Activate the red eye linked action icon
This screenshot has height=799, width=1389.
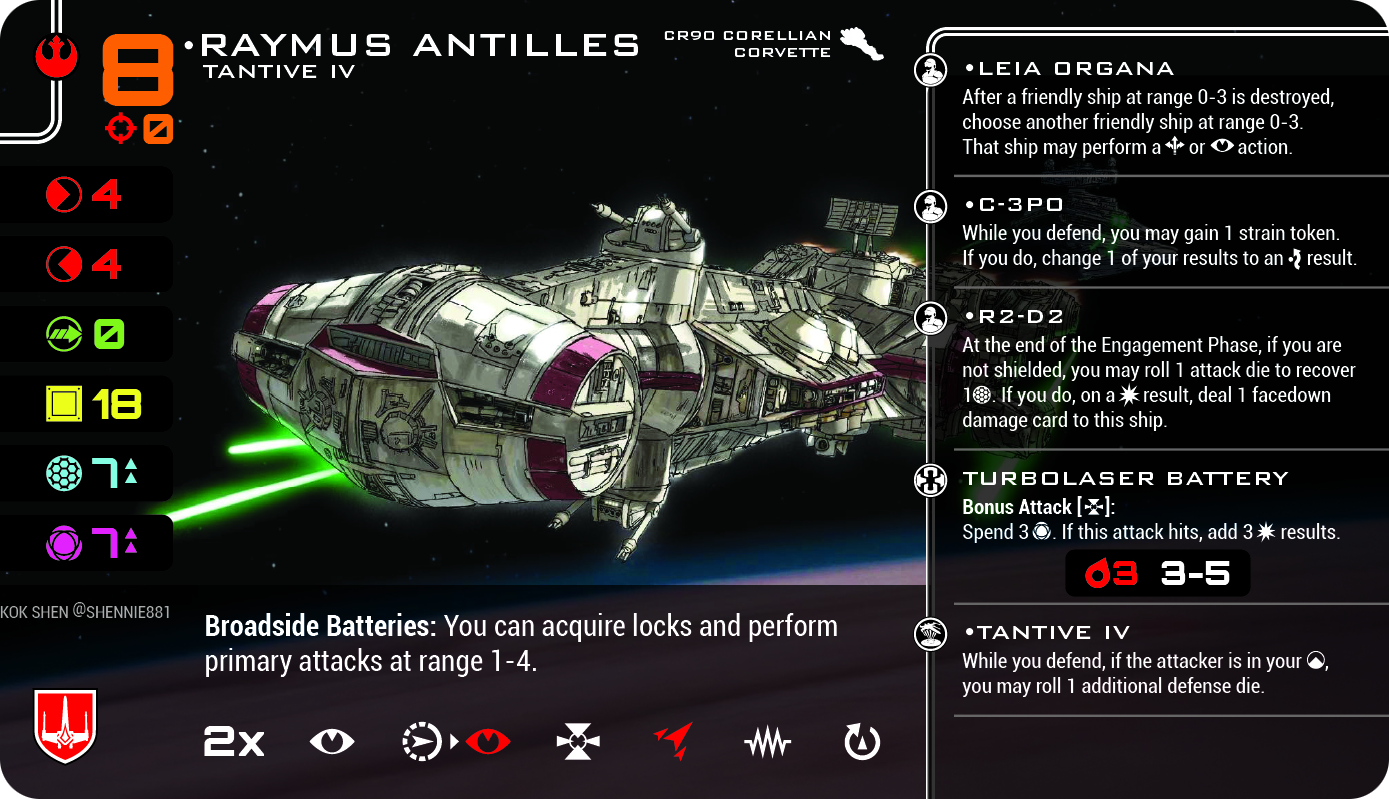pos(488,742)
